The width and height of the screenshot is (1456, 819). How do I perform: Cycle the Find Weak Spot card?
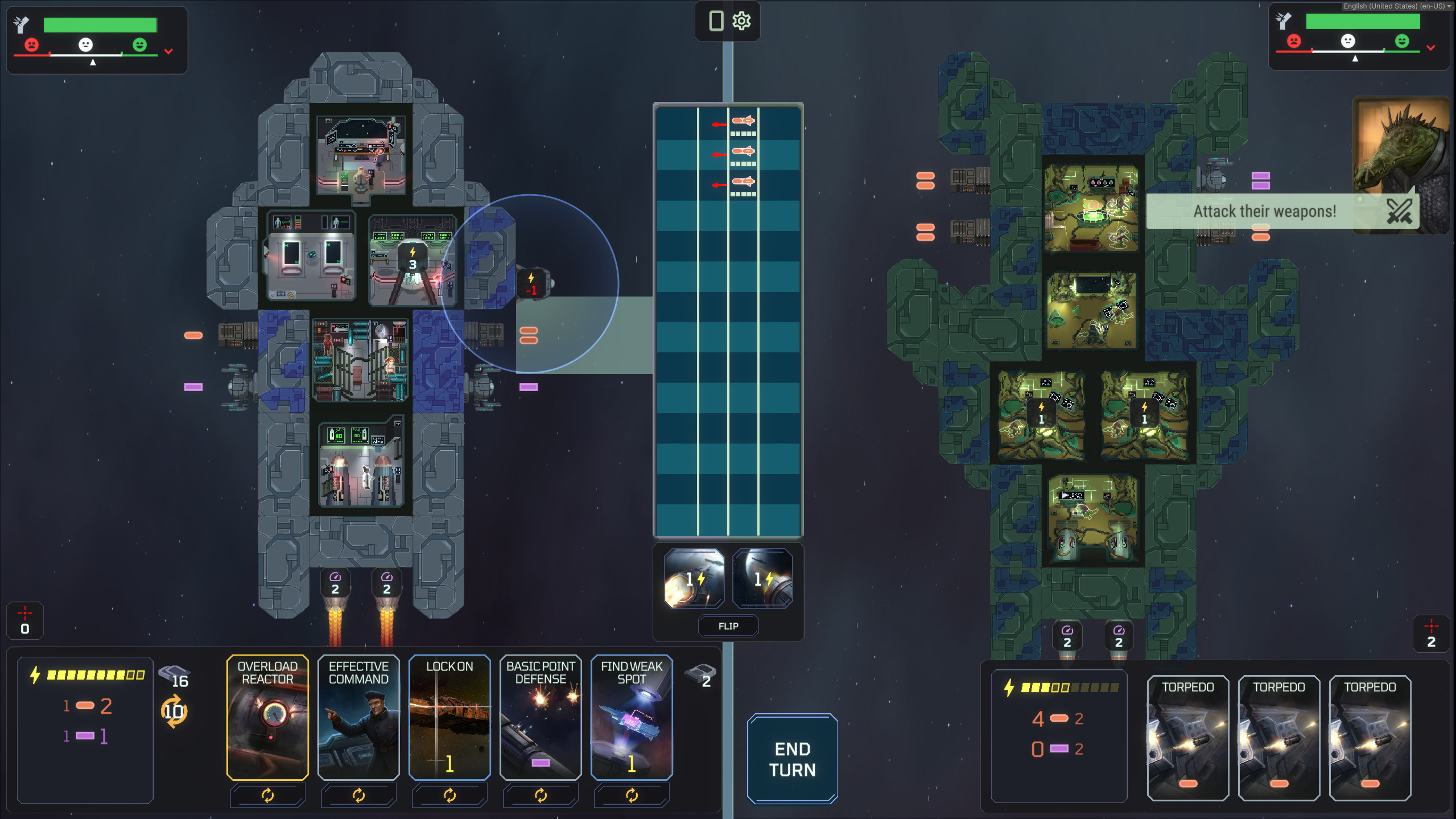632,795
